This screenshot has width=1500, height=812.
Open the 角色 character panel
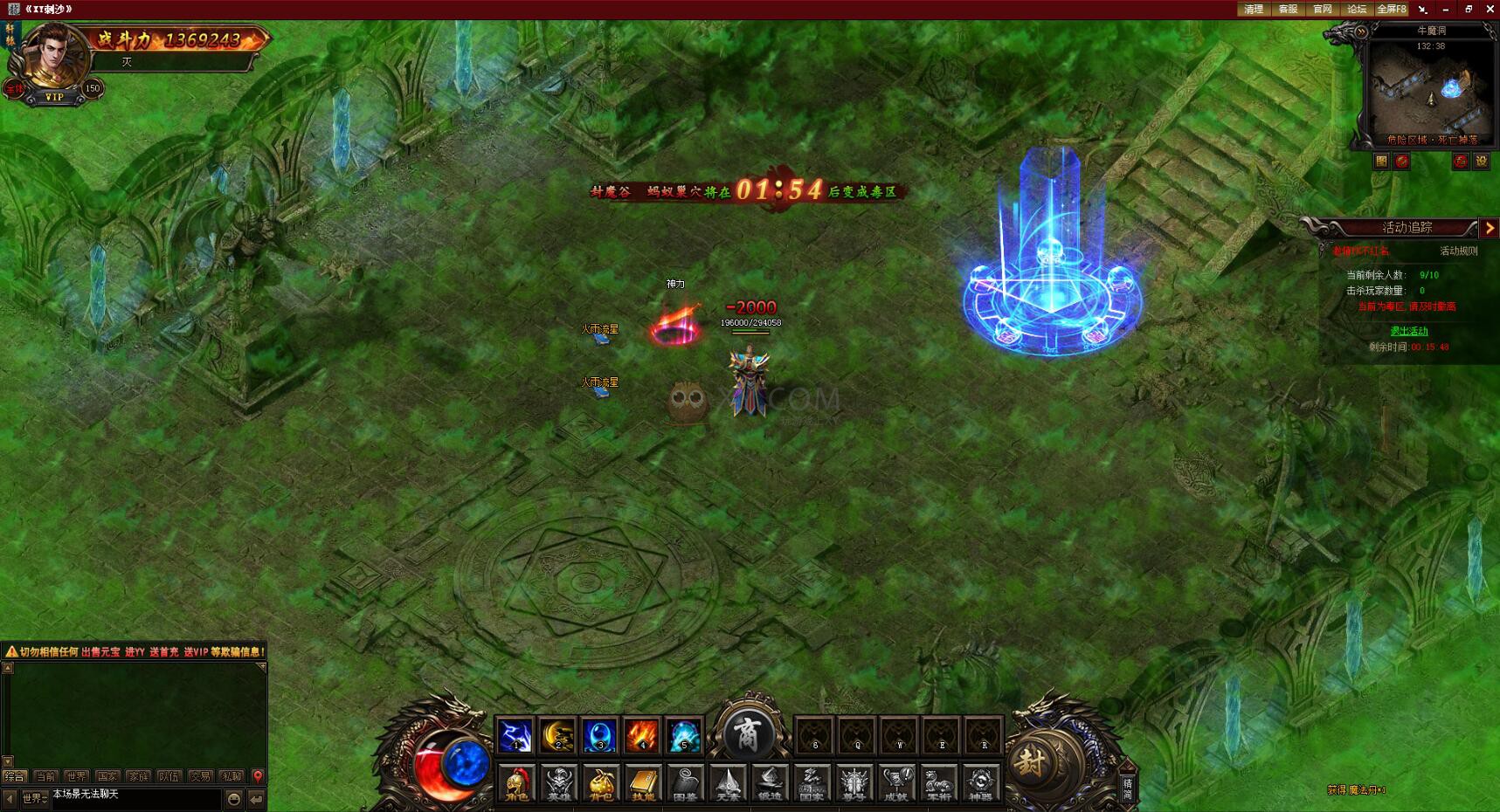click(x=517, y=783)
